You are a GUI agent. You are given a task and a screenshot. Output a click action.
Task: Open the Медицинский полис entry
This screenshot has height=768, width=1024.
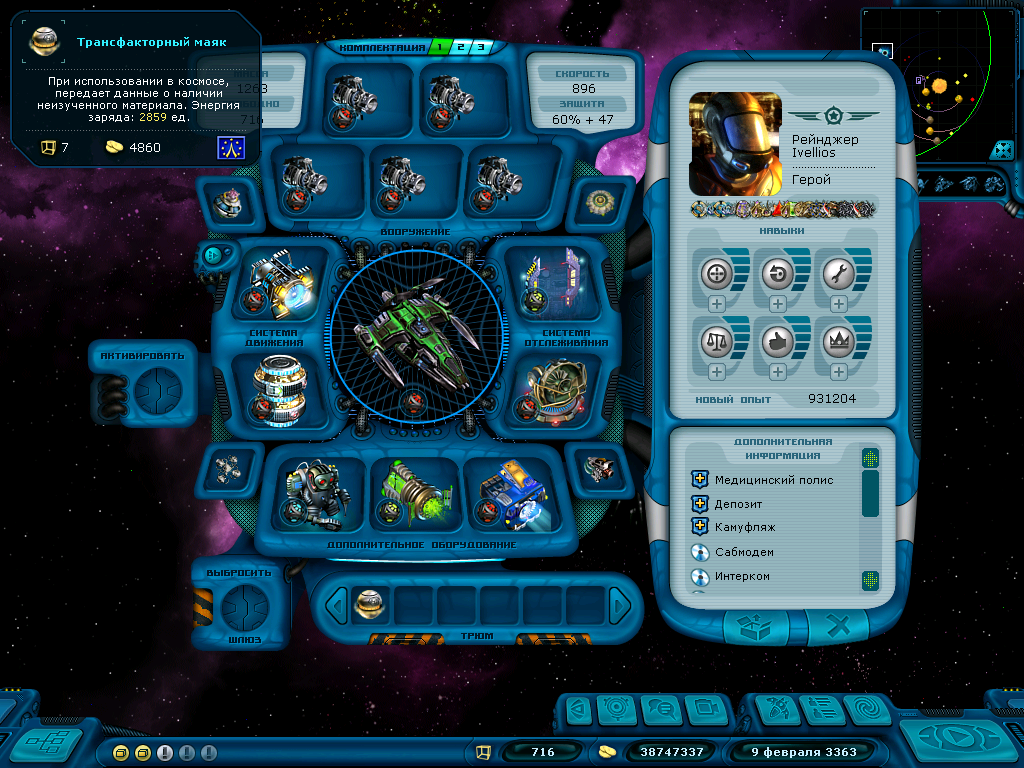773,480
